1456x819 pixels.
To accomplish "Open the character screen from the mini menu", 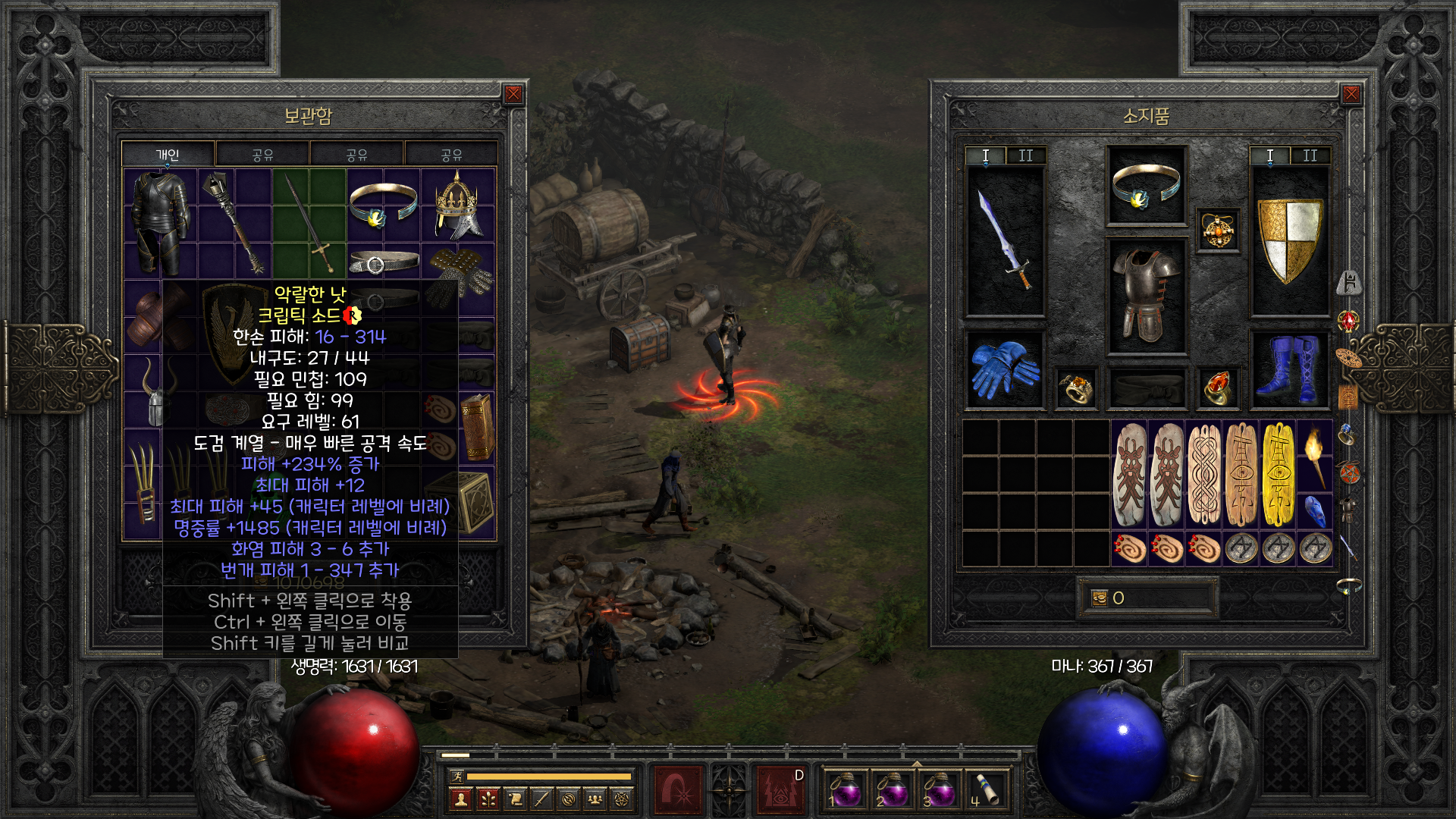I will 460,799.
